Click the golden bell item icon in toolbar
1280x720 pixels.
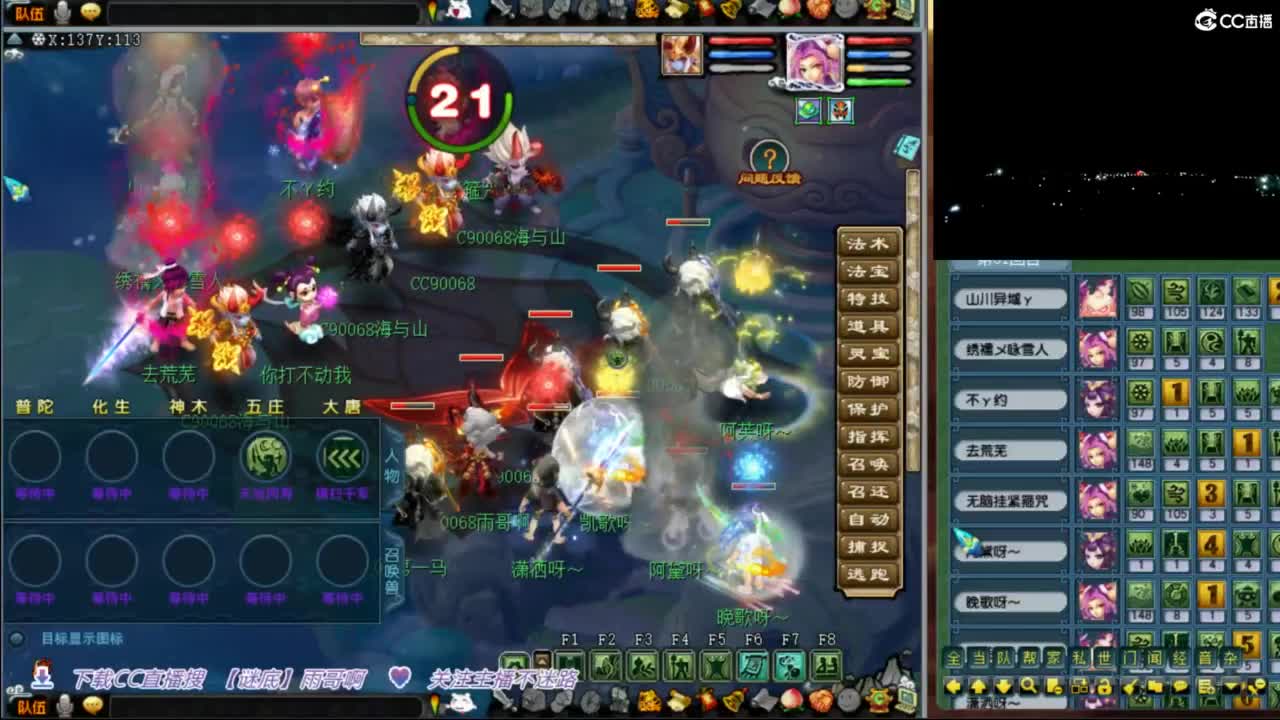click(732, 699)
